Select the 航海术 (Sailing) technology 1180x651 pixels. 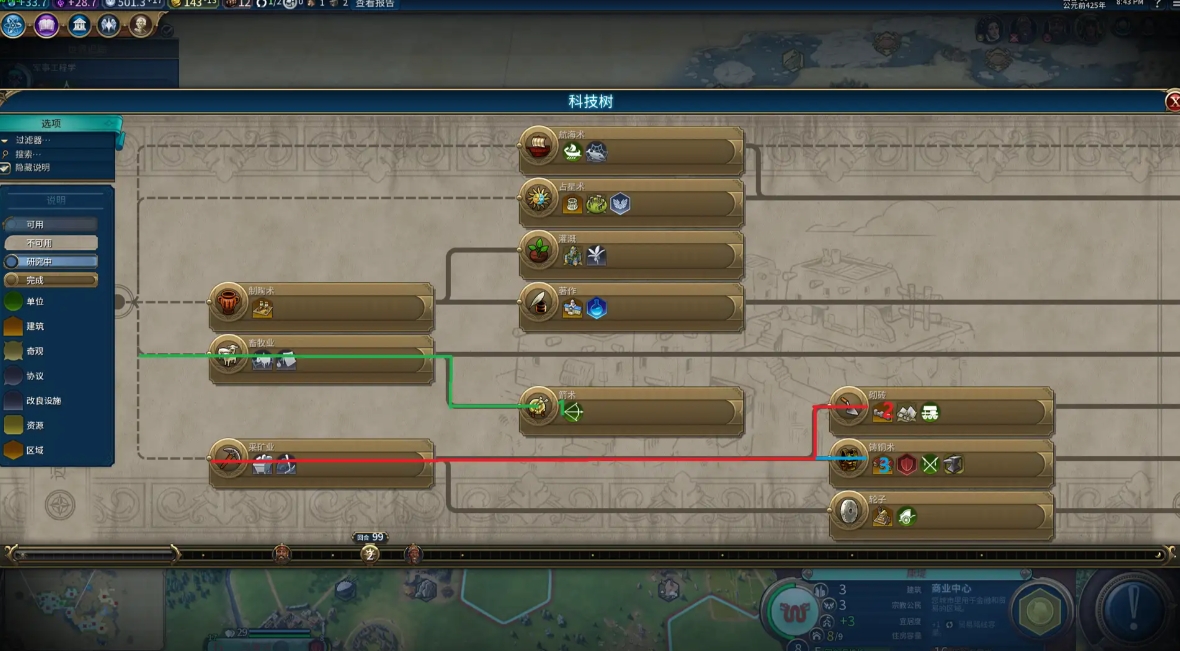(x=631, y=151)
